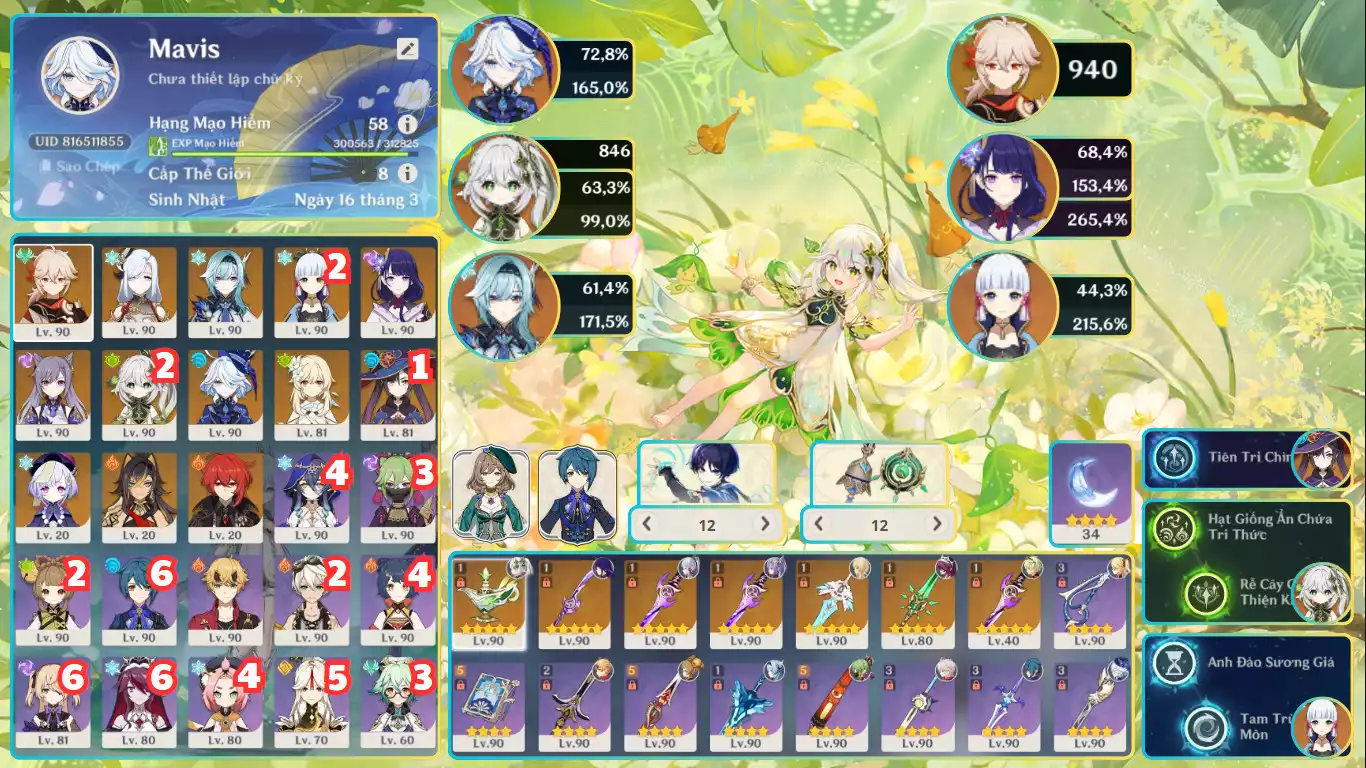
Task: Click the left arrow under the Wanderer card
Action: (648, 524)
